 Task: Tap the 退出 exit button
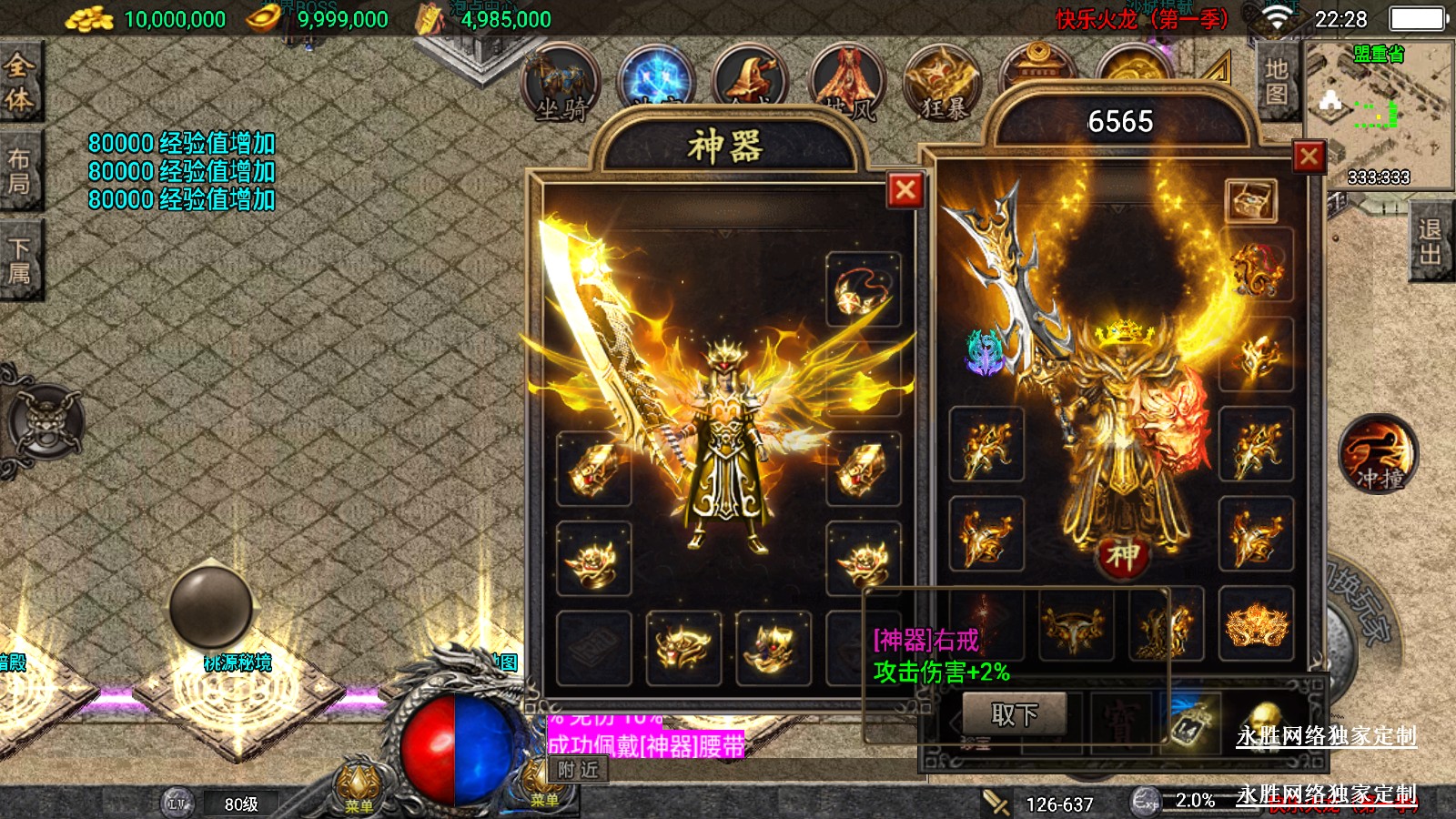[1430, 242]
